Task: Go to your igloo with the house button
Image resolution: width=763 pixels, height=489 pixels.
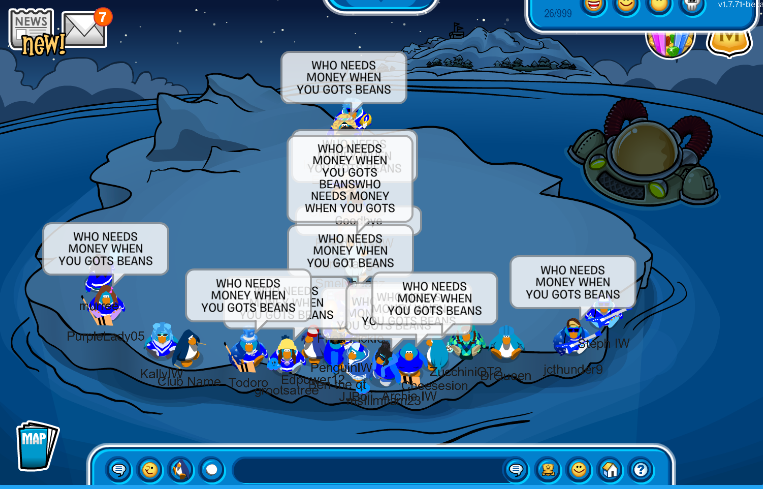Action: (x=610, y=469)
